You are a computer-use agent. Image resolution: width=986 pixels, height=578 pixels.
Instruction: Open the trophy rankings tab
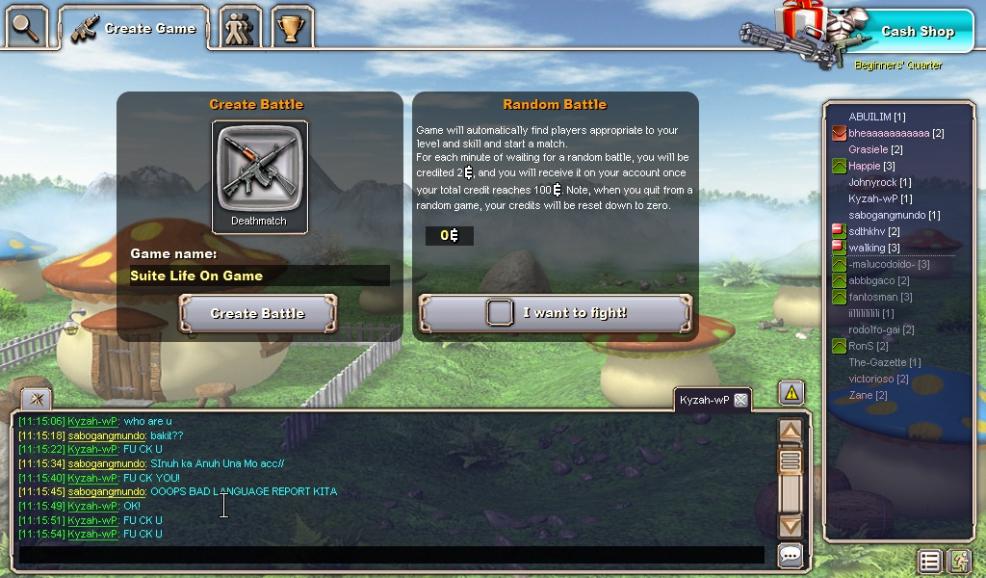point(292,28)
